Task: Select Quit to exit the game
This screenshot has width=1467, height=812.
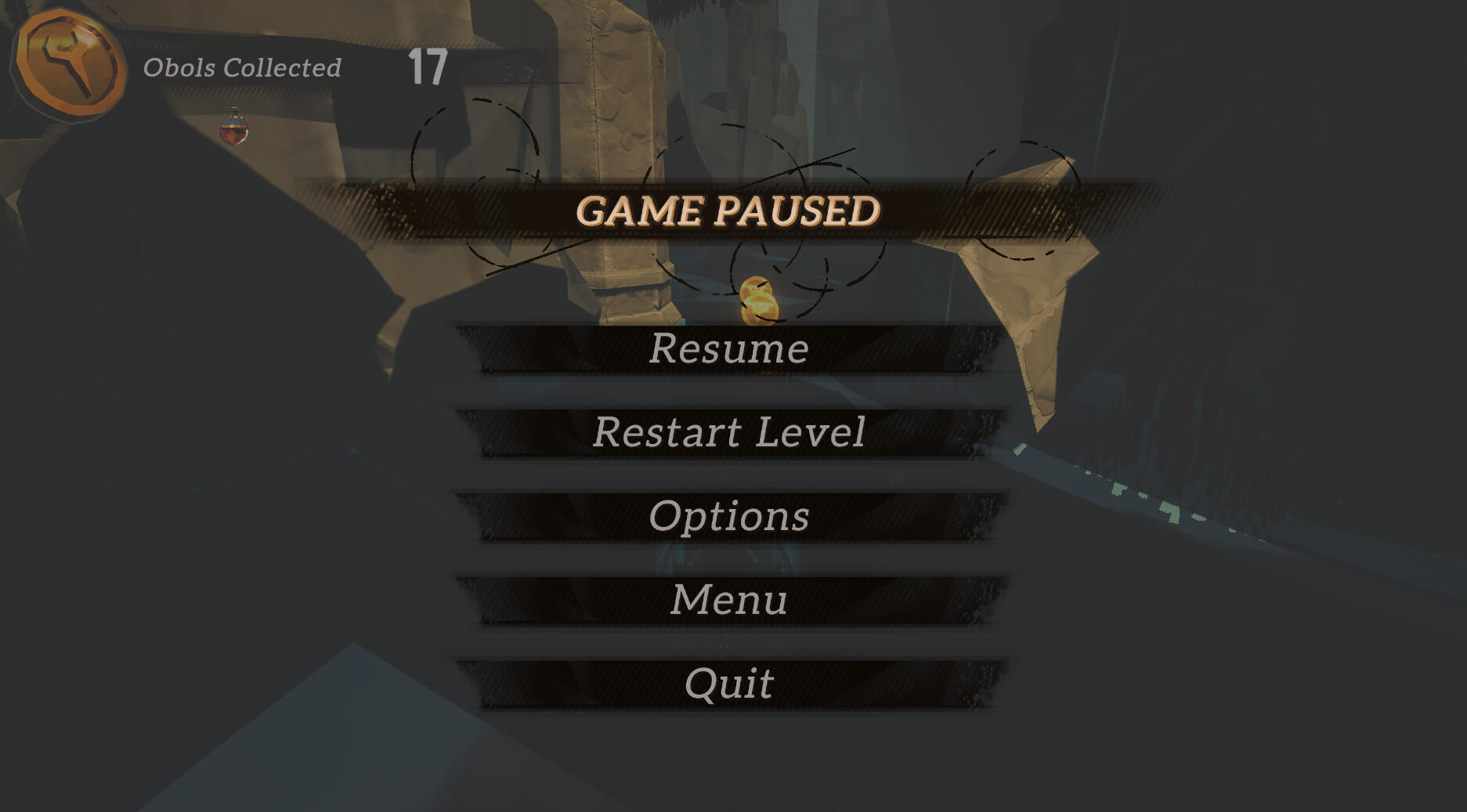Action: (x=729, y=684)
